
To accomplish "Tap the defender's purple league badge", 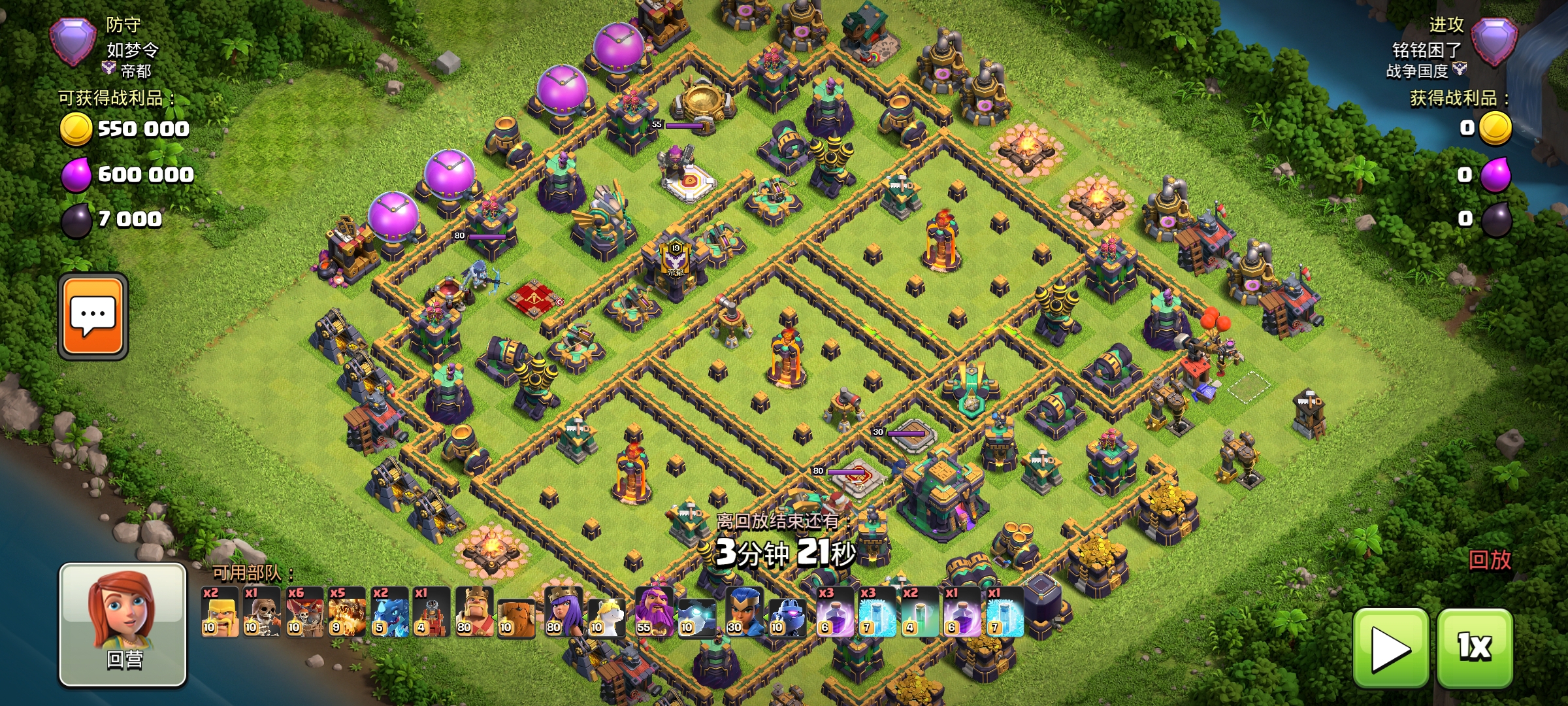I will pos(73,42).
